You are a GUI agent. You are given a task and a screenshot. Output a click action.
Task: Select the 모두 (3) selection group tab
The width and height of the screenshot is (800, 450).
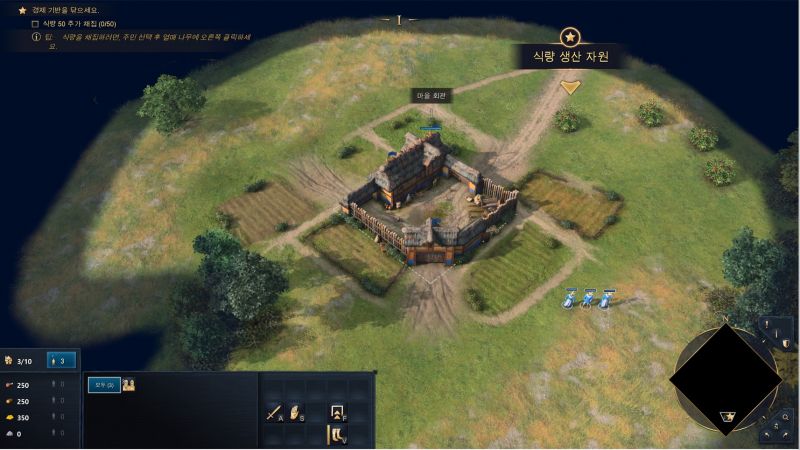pyautogui.click(x=104, y=384)
